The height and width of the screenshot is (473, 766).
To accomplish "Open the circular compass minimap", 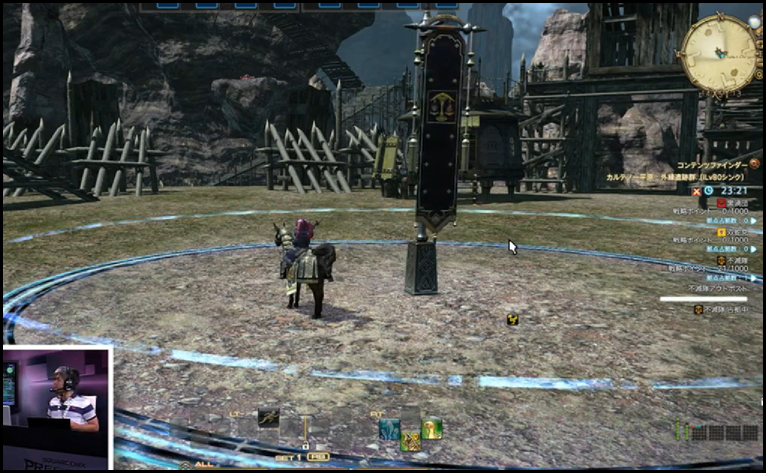I will pyautogui.click(x=720, y=56).
